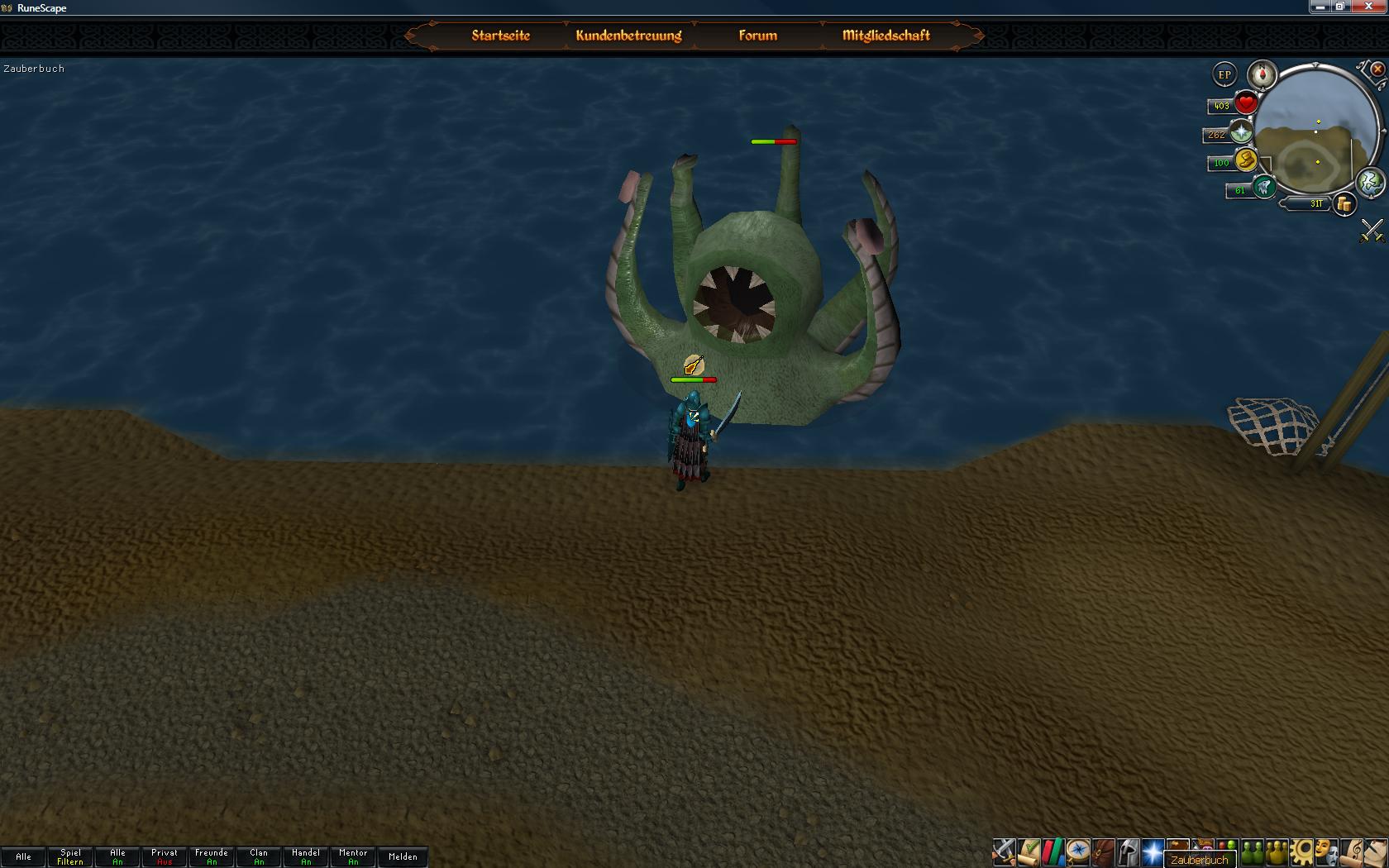
Task: Toggle the Handel chat filter
Action: click(306, 856)
